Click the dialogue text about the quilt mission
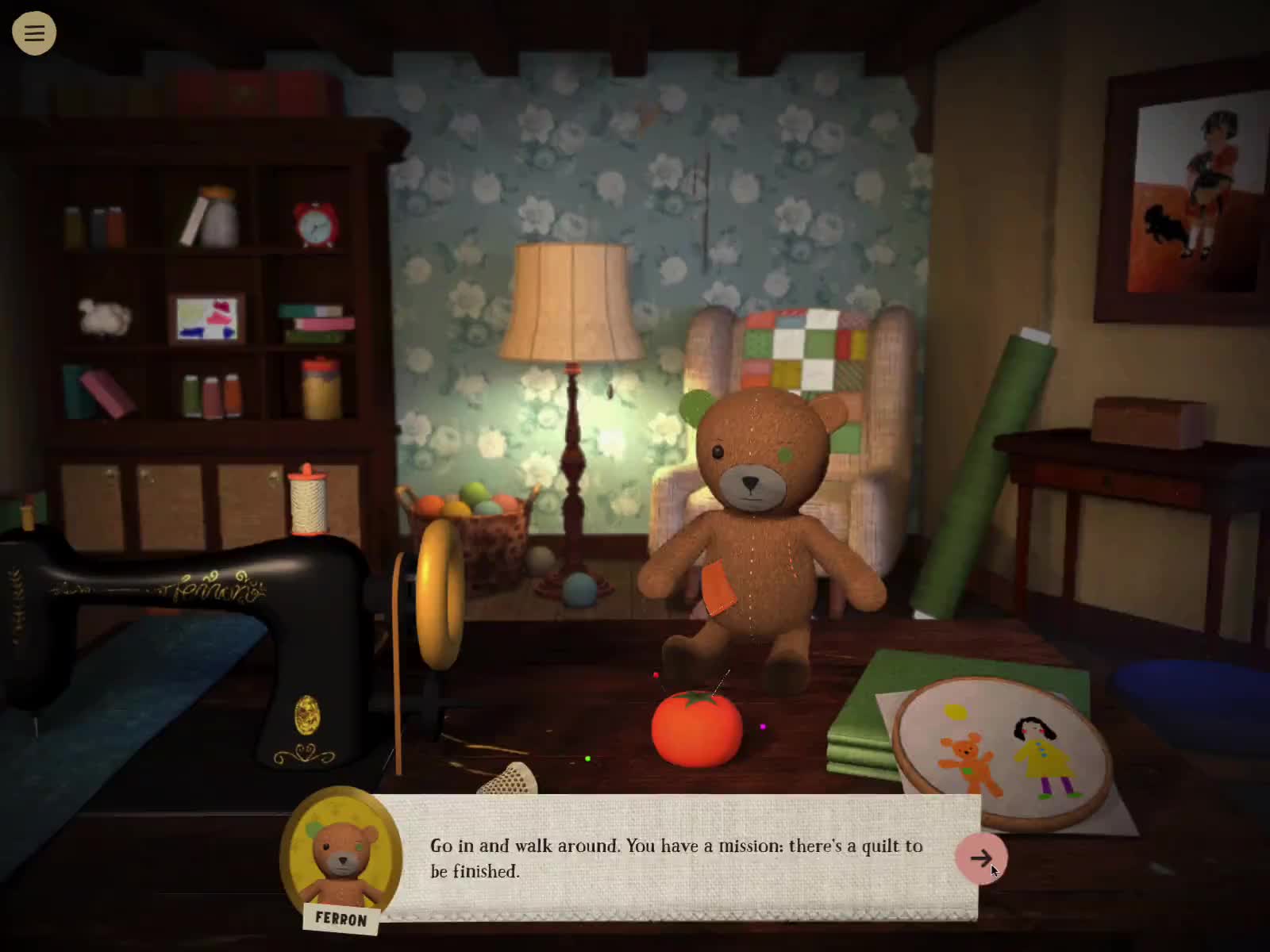 click(x=675, y=858)
